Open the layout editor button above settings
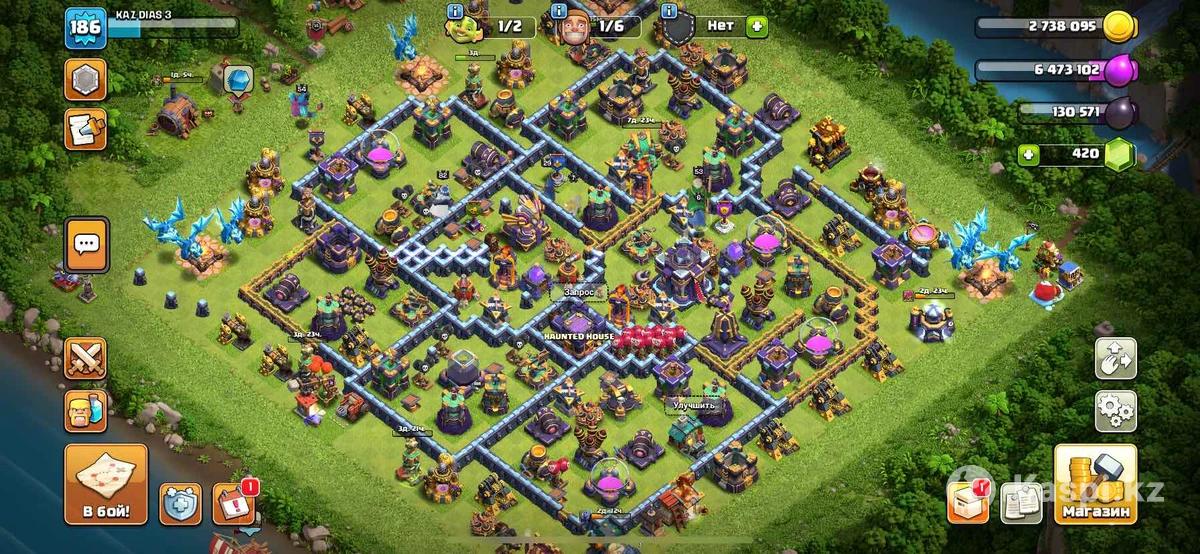1200x554 pixels. [x=1115, y=358]
